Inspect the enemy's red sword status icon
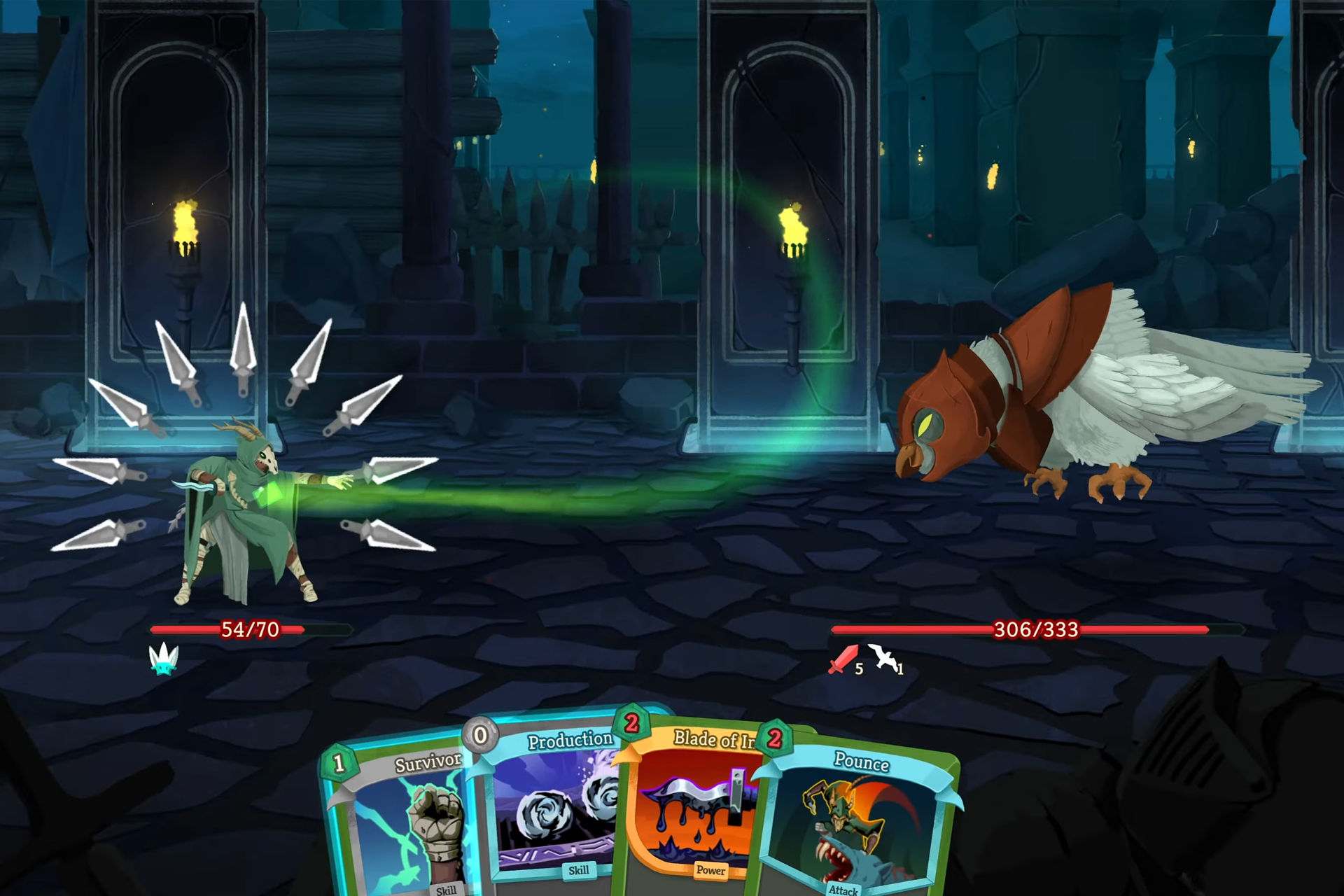The width and height of the screenshot is (1344, 896). [x=843, y=659]
